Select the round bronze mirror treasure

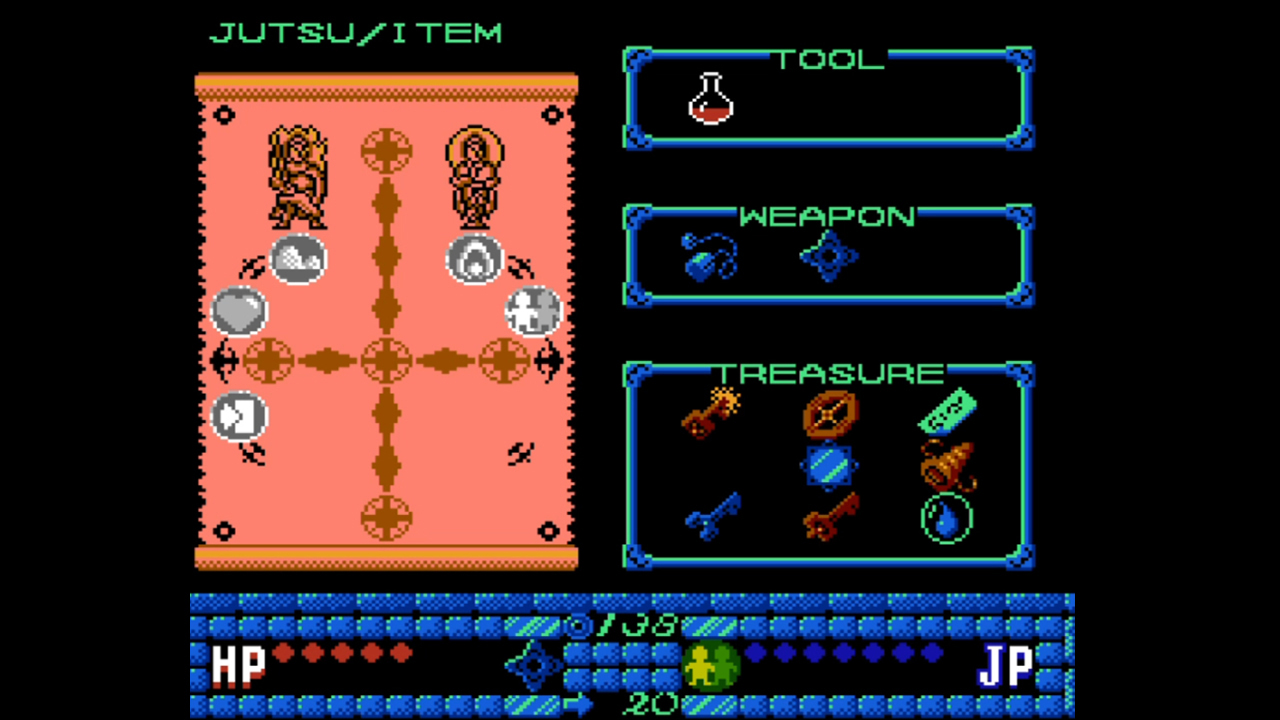(x=828, y=413)
